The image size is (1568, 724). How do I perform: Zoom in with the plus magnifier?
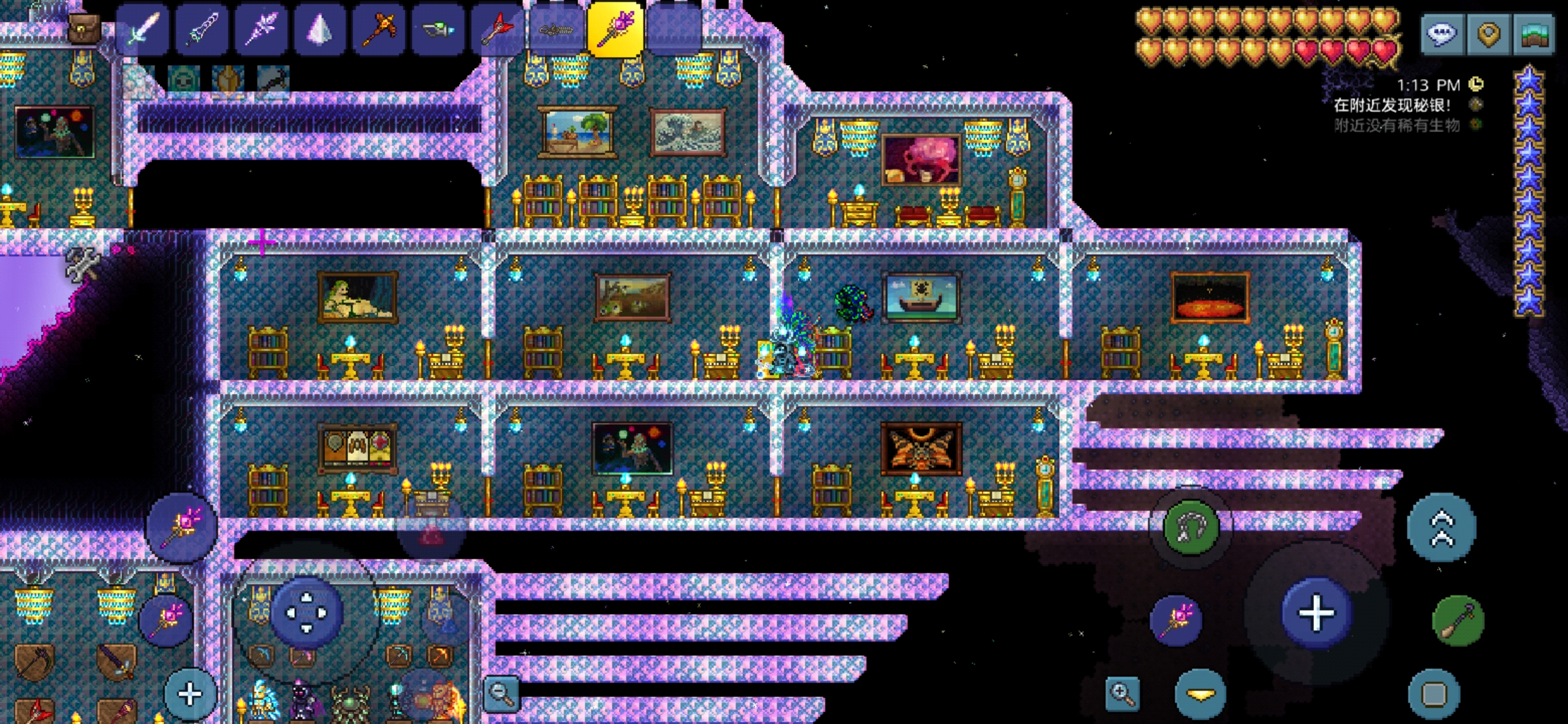point(1122,694)
